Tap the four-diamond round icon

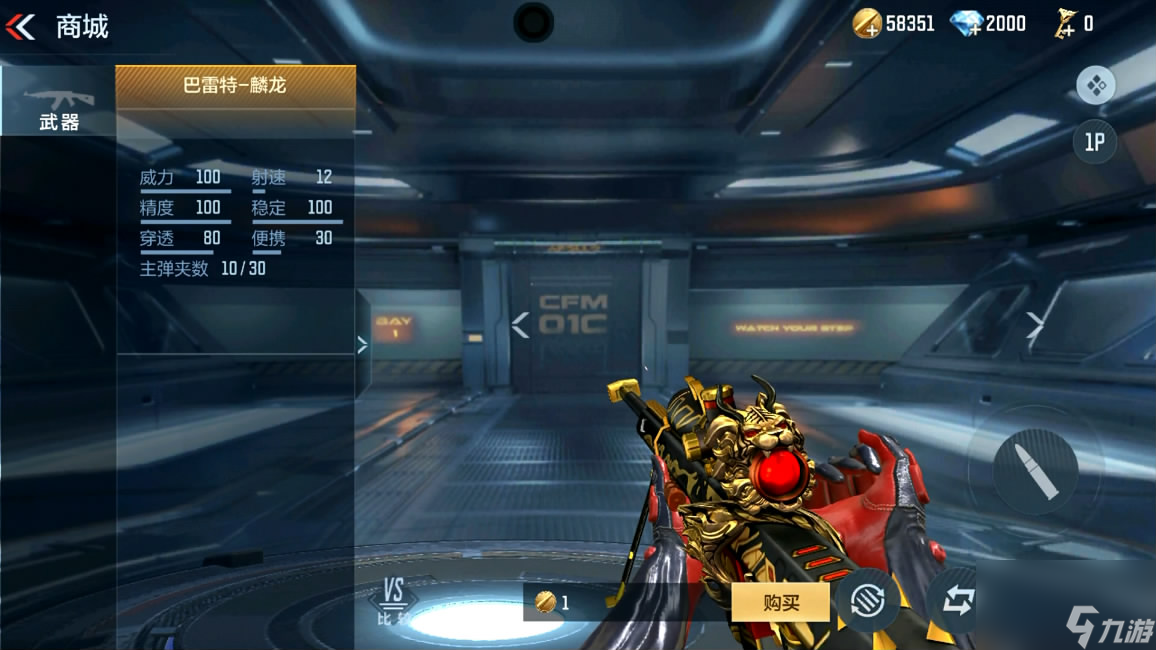pyautogui.click(x=1096, y=86)
